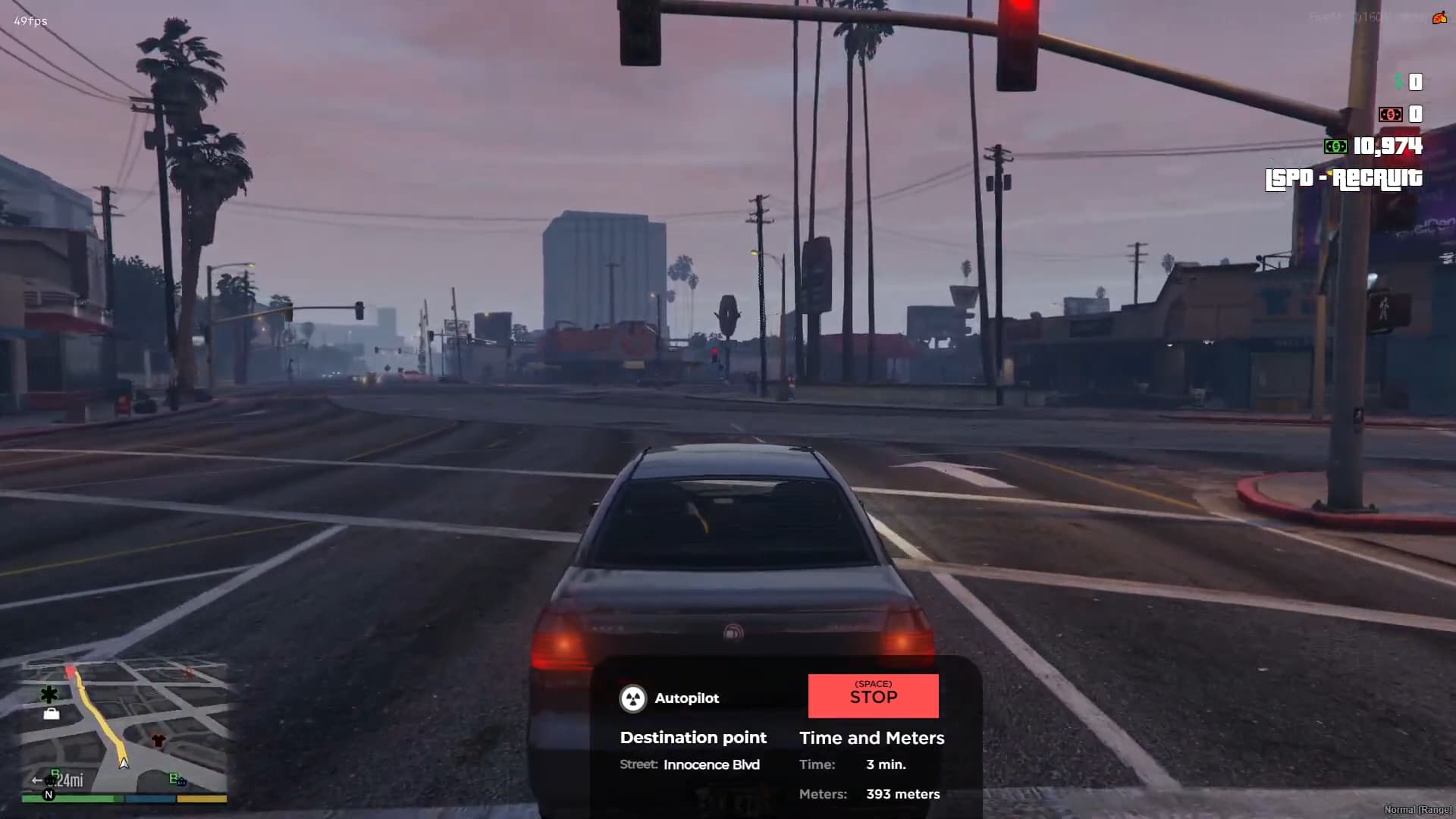
Task: Click the FiveM logo in the top-right corner
Action: click(x=1439, y=18)
